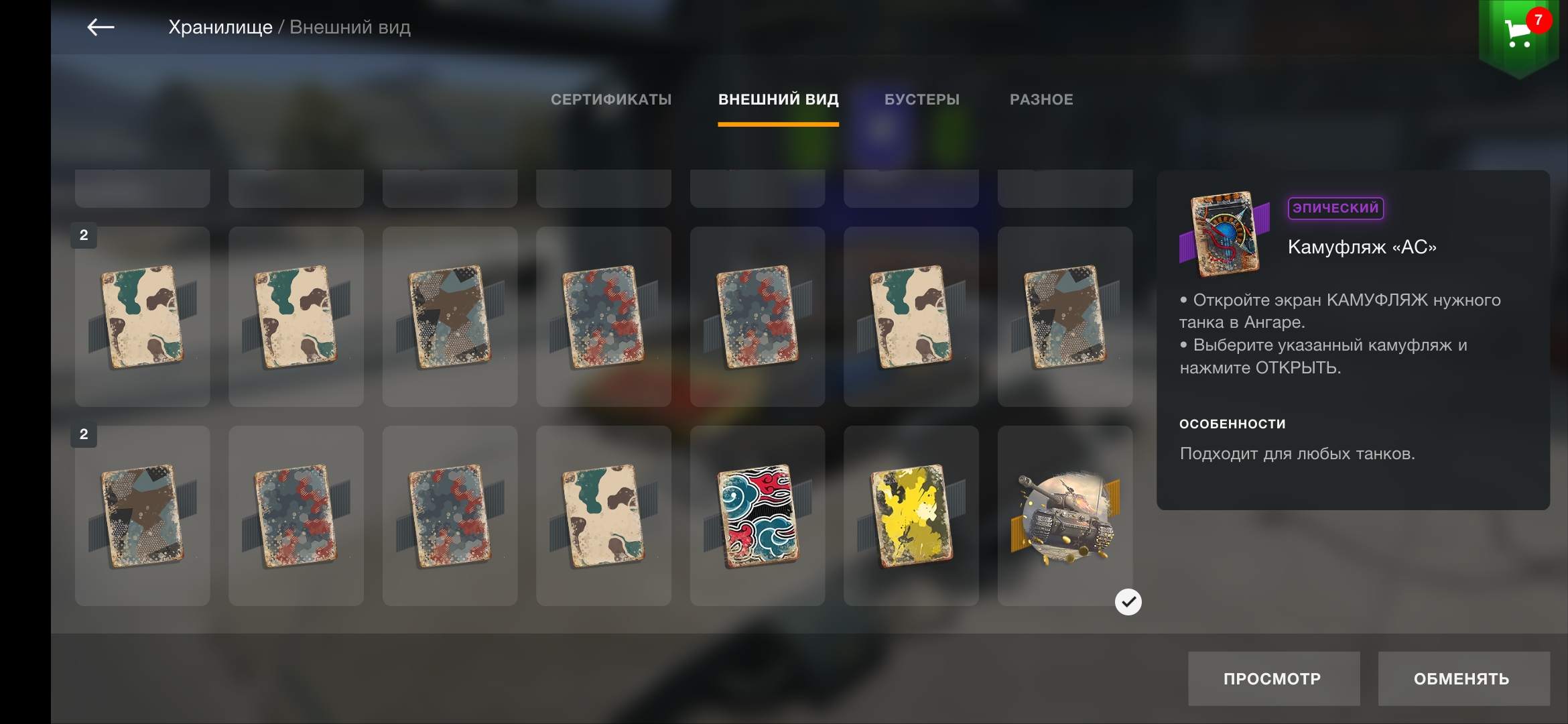Switch to the Сертификаты tab
The width and height of the screenshot is (1568, 724).
[x=610, y=100]
